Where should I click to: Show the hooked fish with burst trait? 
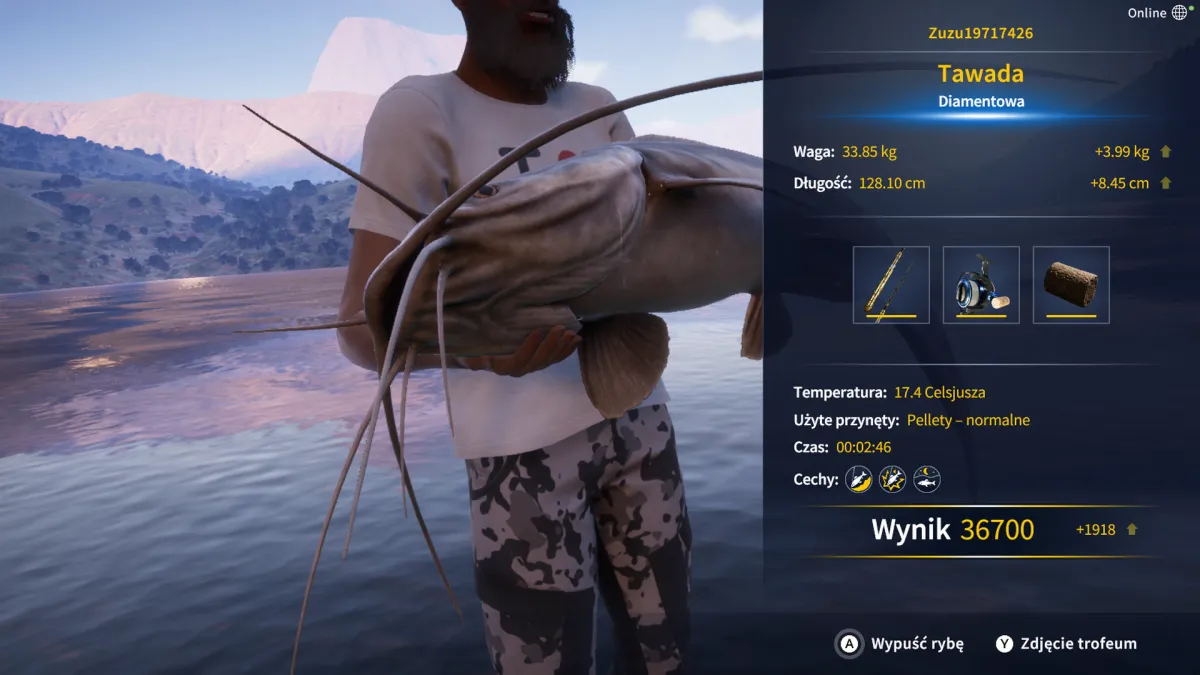pyautogui.click(x=892, y=480)
